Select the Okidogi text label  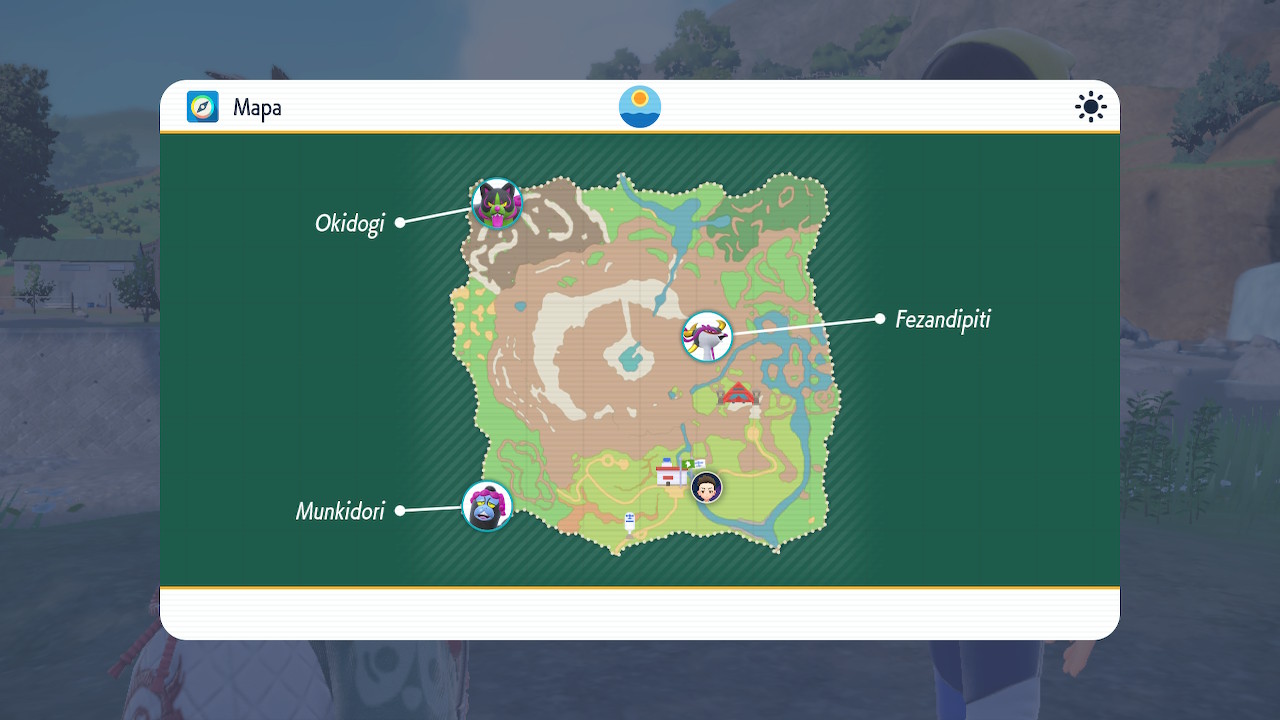(350, 223)
